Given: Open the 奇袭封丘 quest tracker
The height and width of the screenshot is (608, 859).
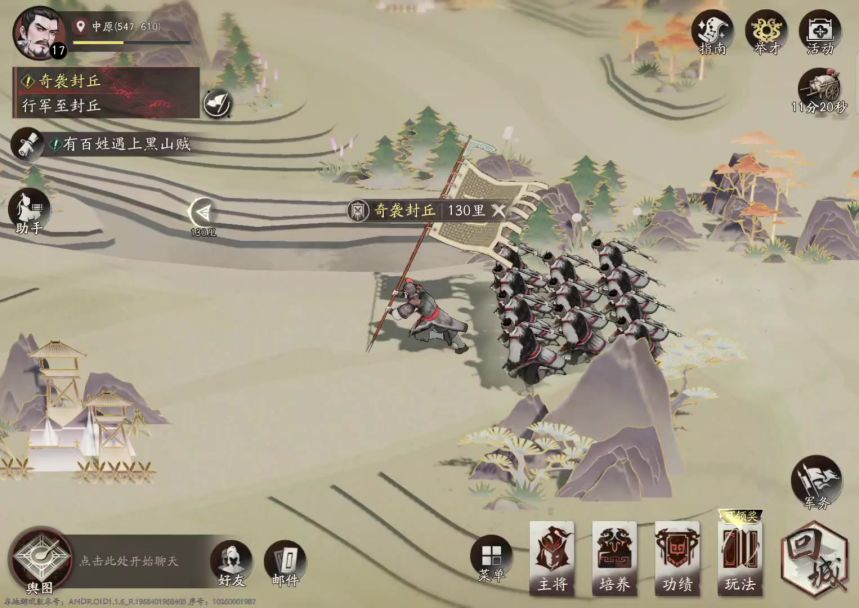Looking at the screenshot, I should click(105, 93).
